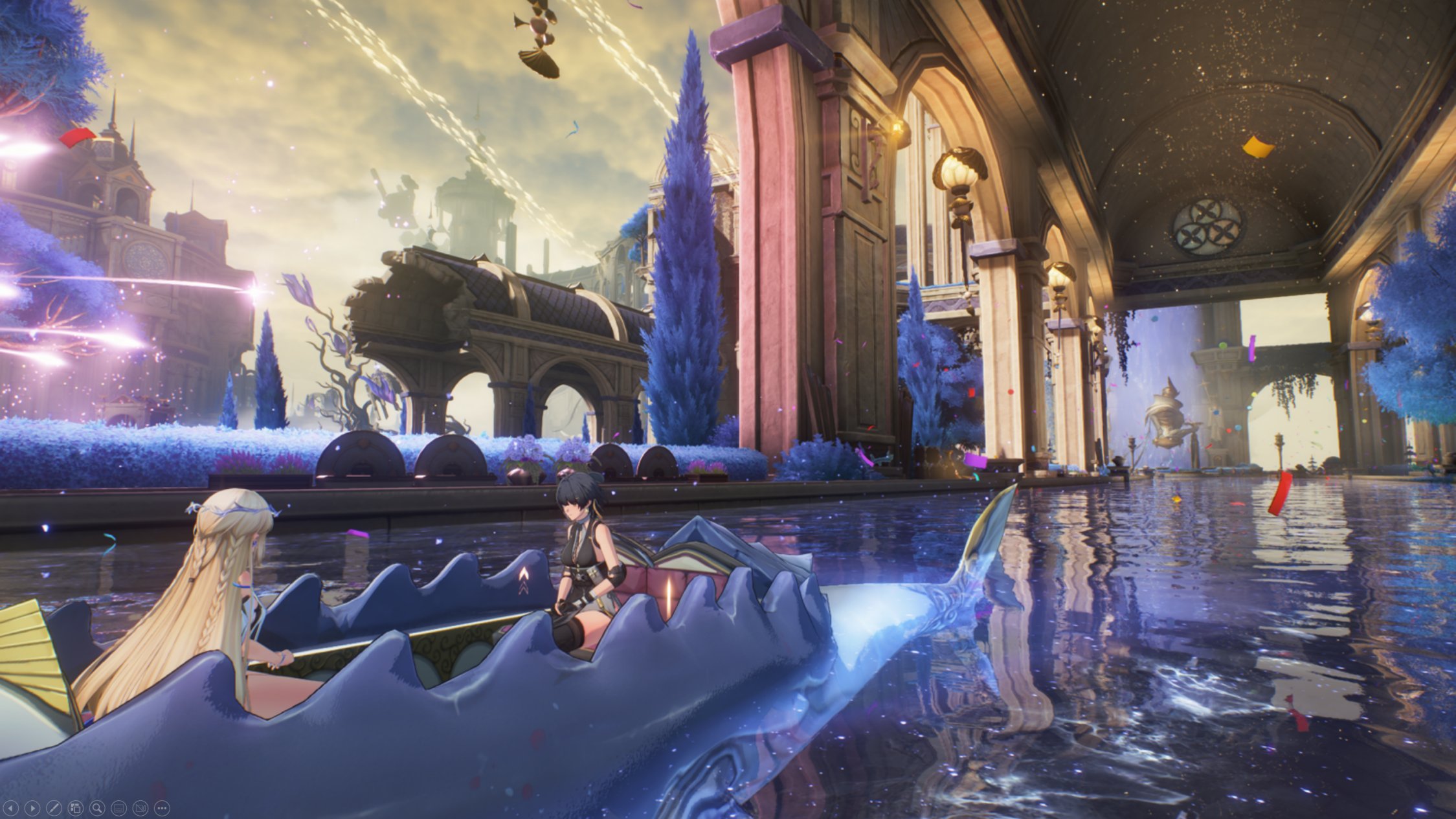Open the slideshow magnifier zoom tool
This screenshot has width=1456, height=819.
(97, 808)
